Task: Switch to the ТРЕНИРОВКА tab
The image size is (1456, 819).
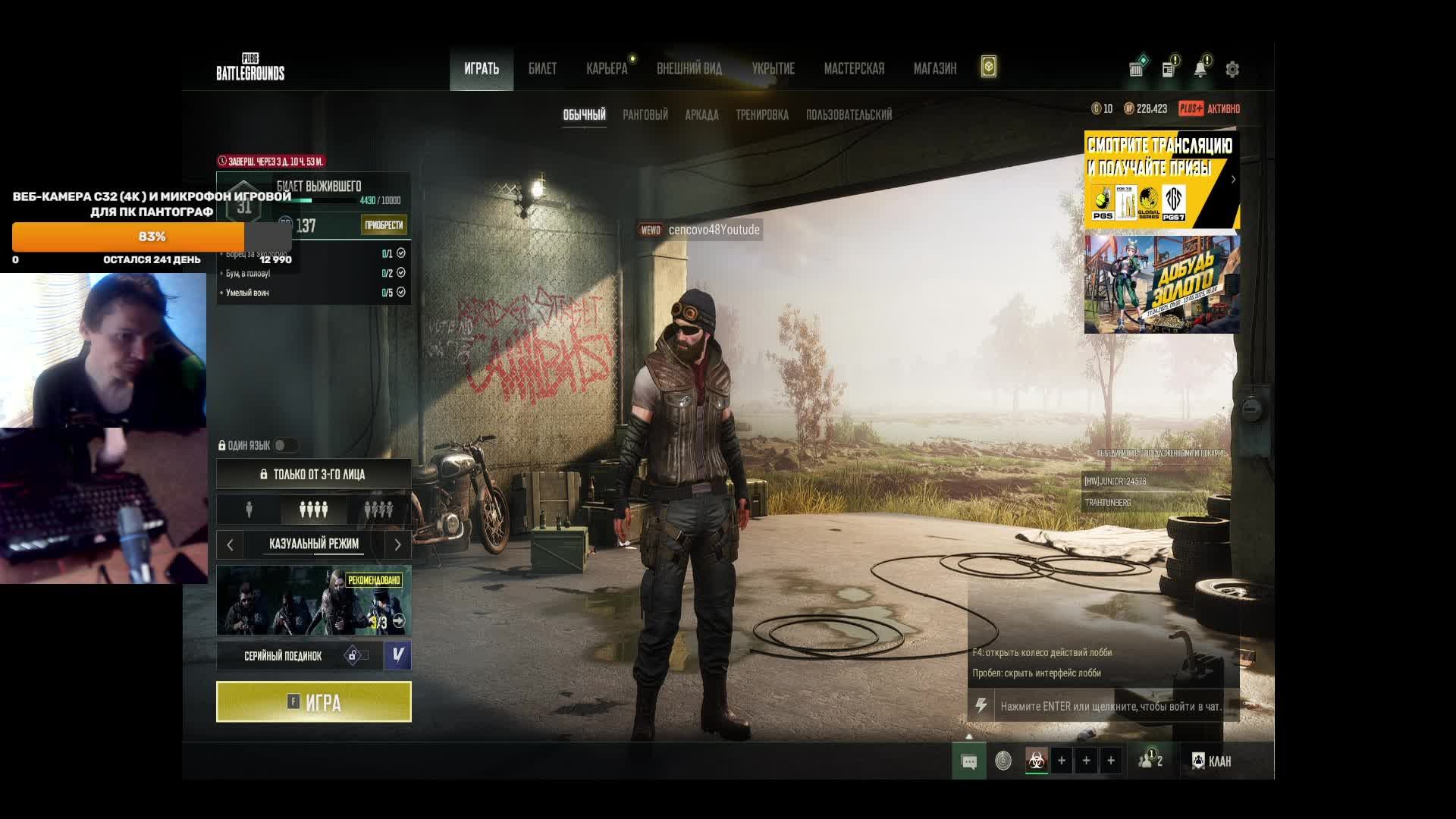Action: [x=761, y=115]
